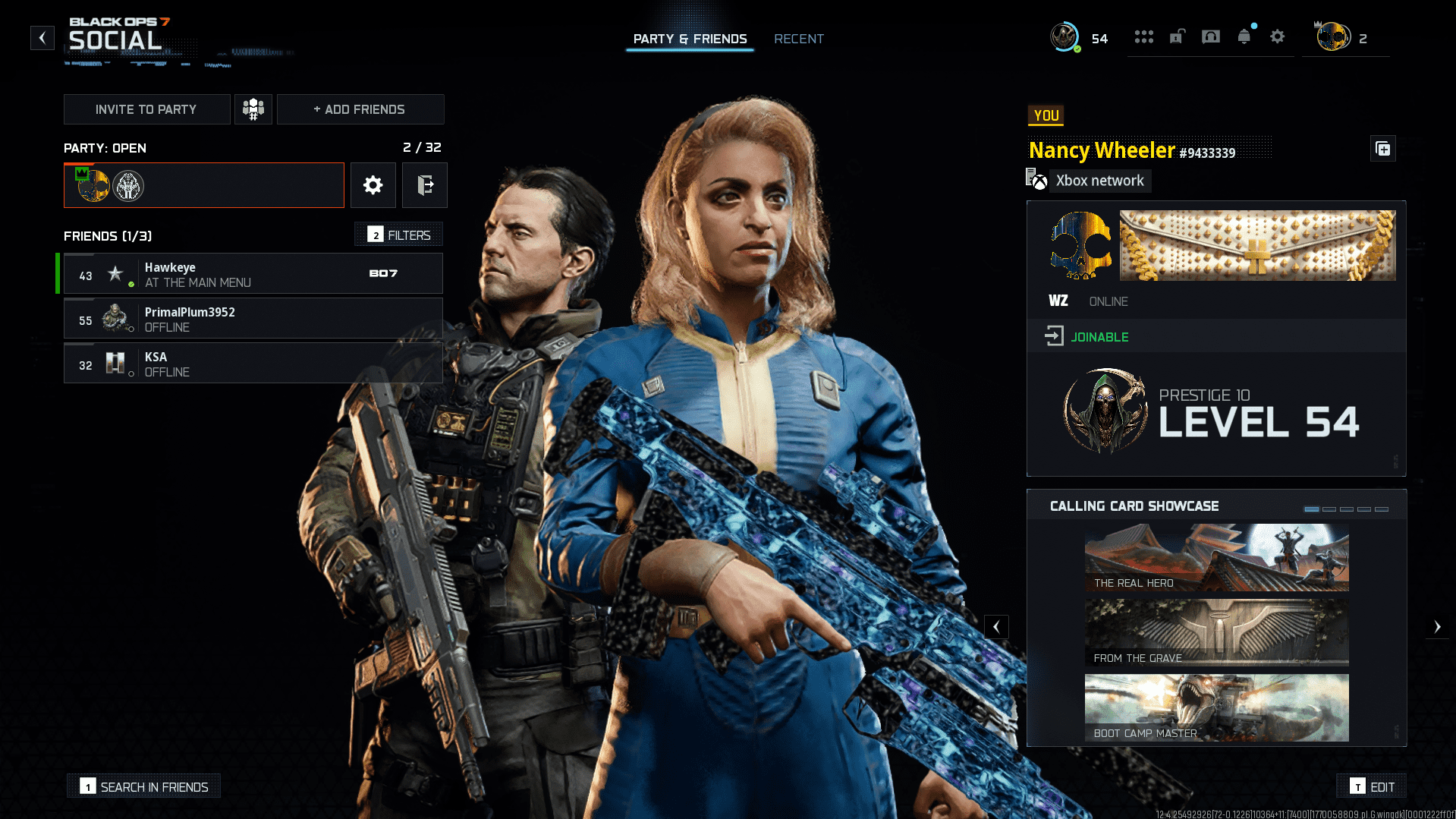Click the leave party door icon
Screen dimensions: 1456x819
[425, 184]
